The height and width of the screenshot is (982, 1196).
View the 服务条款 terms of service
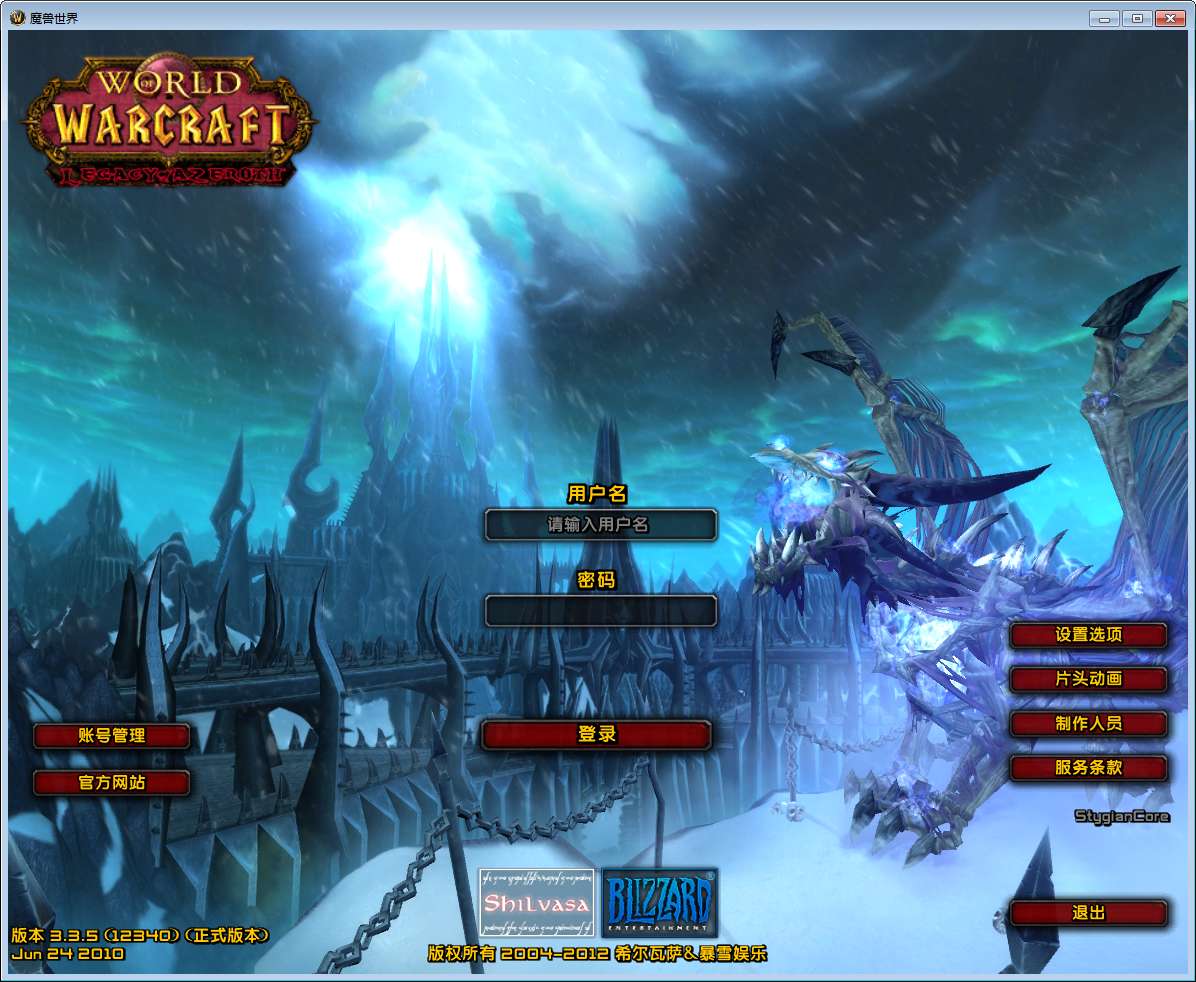coord(1088,768)
